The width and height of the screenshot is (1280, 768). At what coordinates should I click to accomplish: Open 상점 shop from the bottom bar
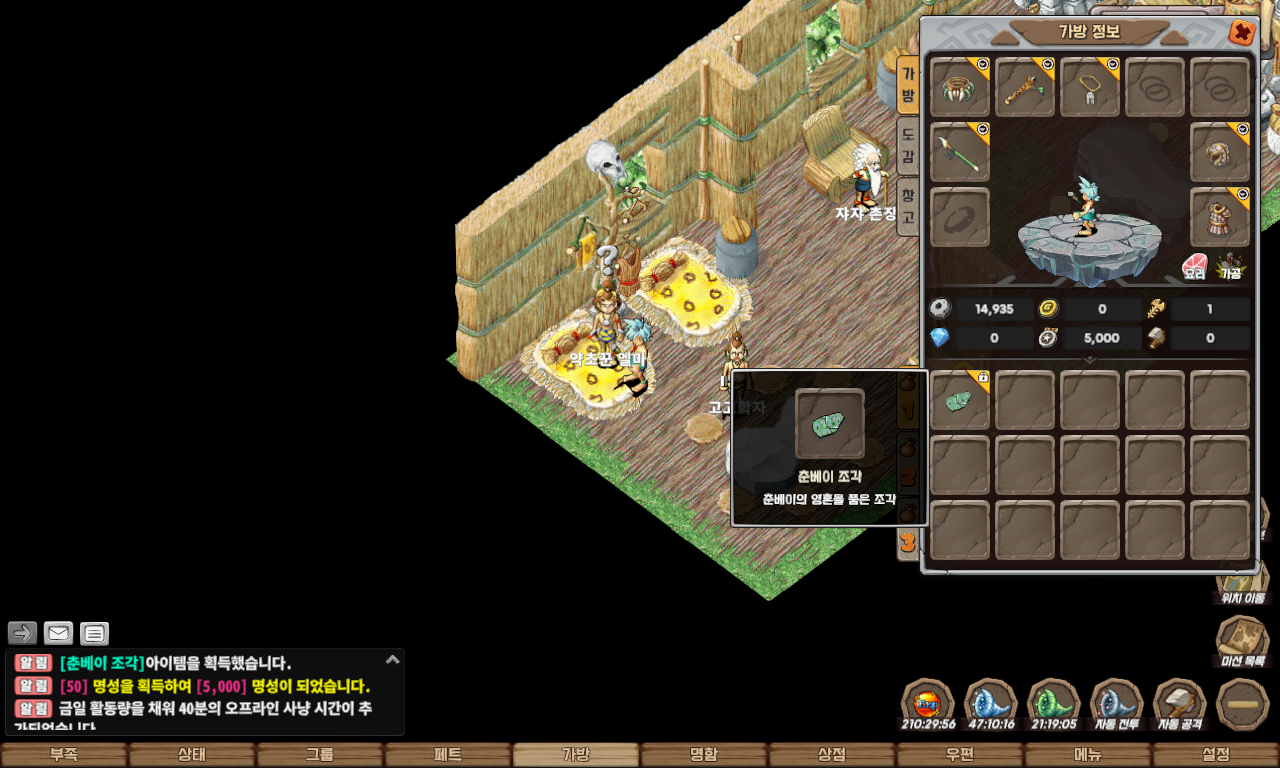point(832,755)
